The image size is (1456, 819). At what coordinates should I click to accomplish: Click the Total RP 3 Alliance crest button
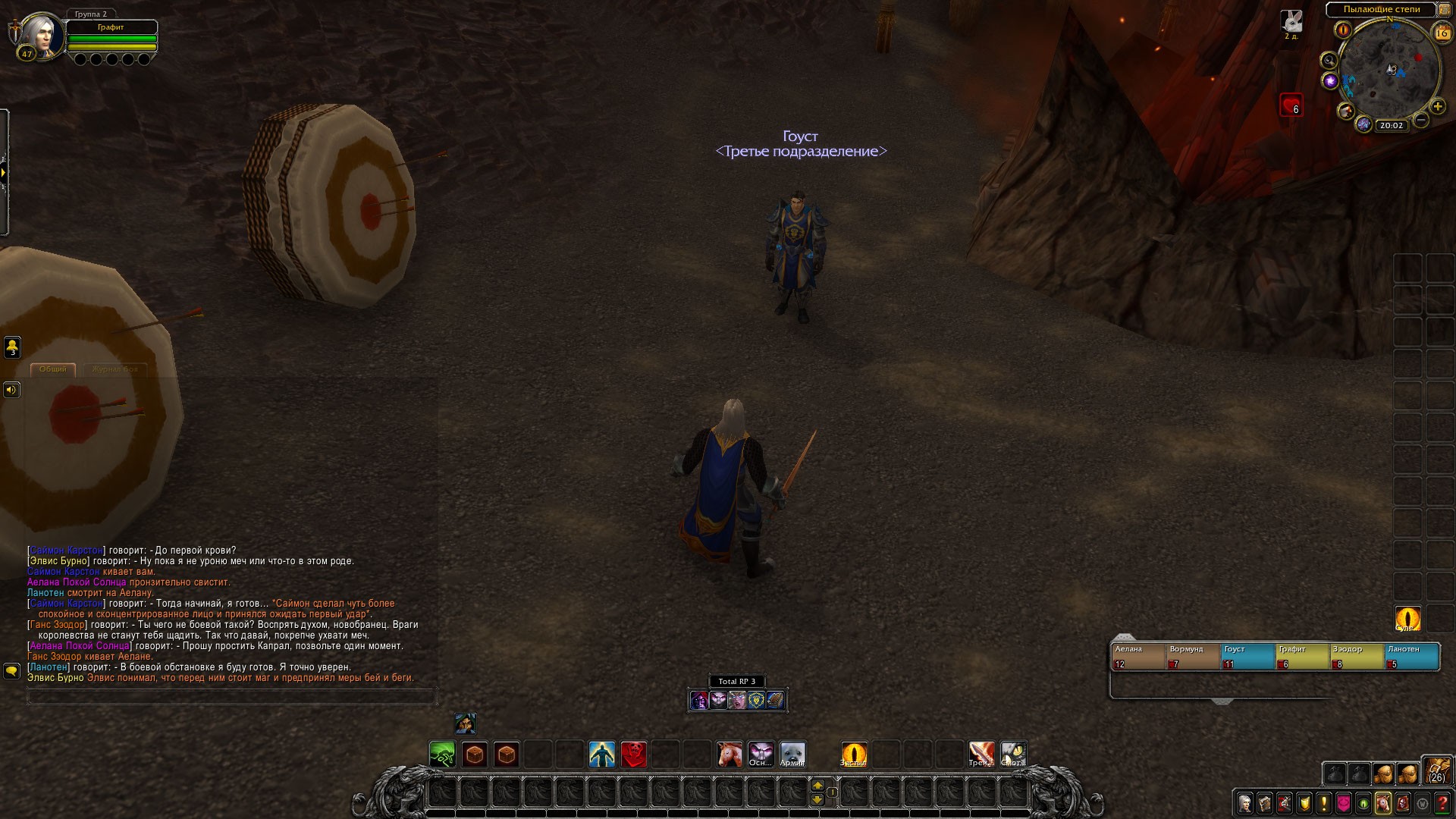pos(756,700)
